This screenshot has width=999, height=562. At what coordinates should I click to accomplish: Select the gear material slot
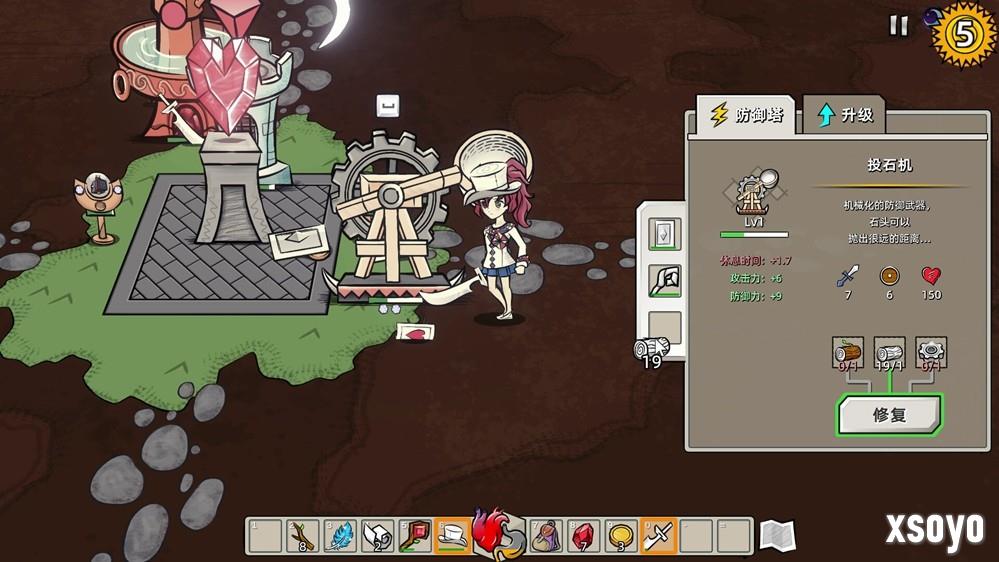point(931,355)
